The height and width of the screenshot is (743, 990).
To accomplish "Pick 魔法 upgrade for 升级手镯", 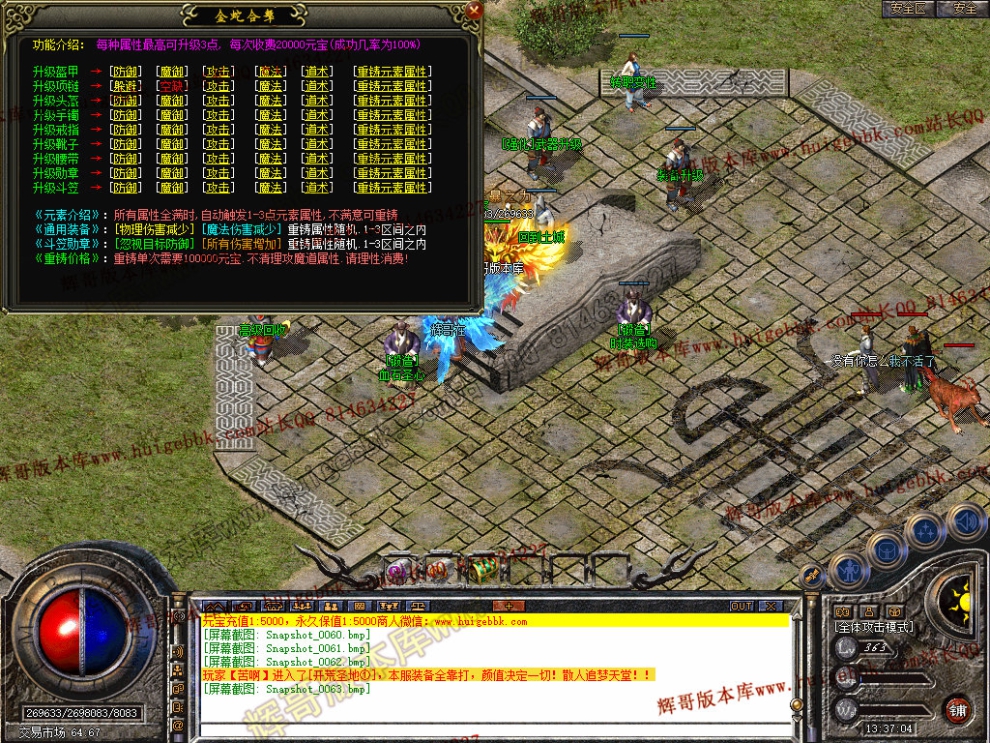I will coord(269,115).
